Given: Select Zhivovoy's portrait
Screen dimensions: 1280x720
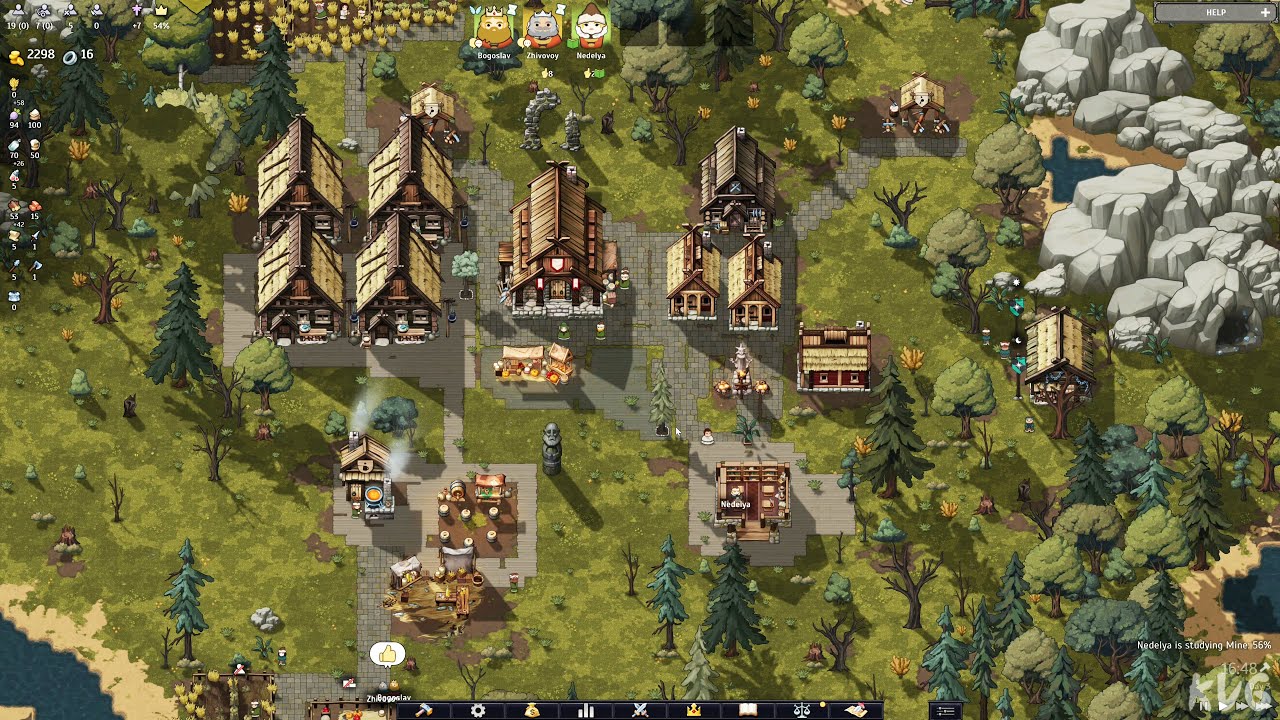Looking at the screenshot, I should point(542,29).
